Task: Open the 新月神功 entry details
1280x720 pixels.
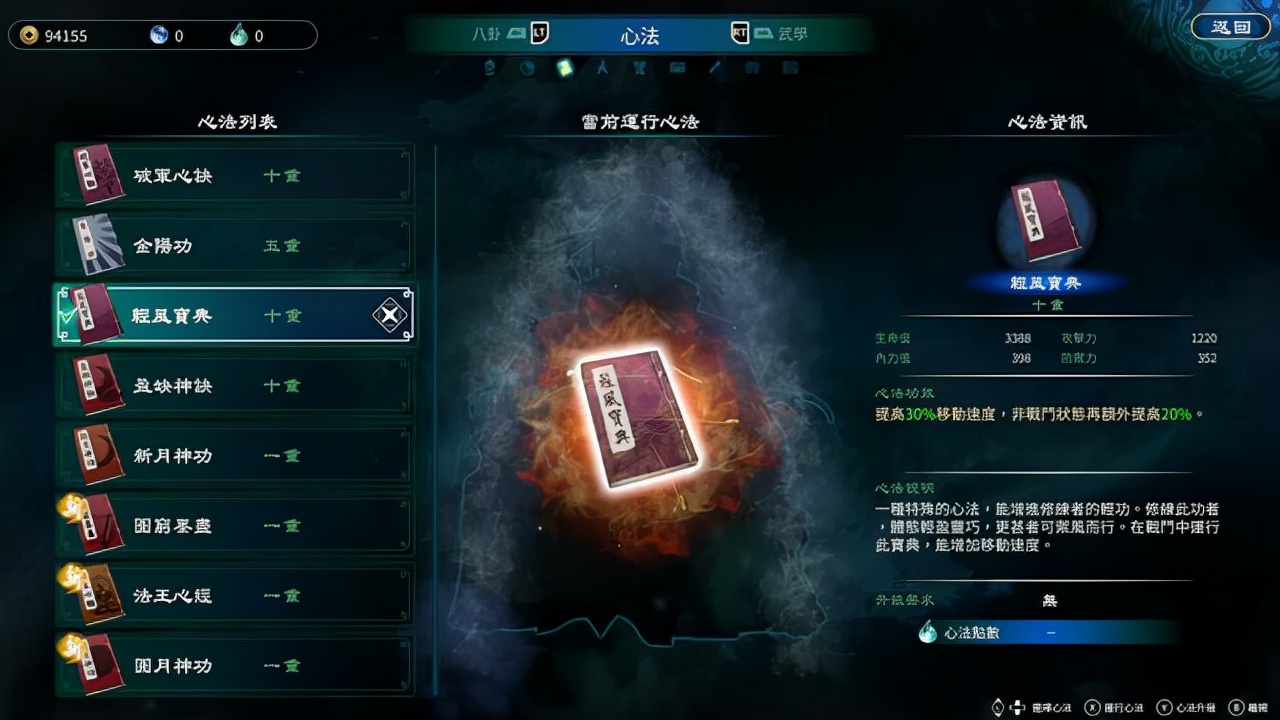Action: tap(235, 454)
